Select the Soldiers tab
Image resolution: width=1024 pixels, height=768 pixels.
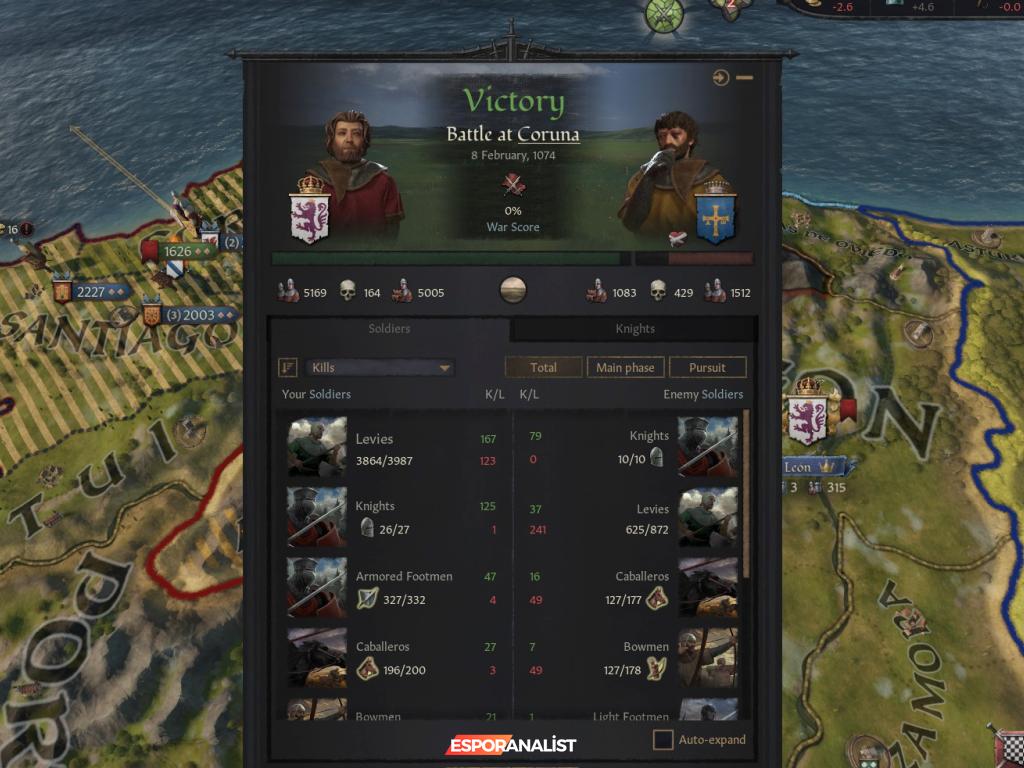[x=389, y=329]
